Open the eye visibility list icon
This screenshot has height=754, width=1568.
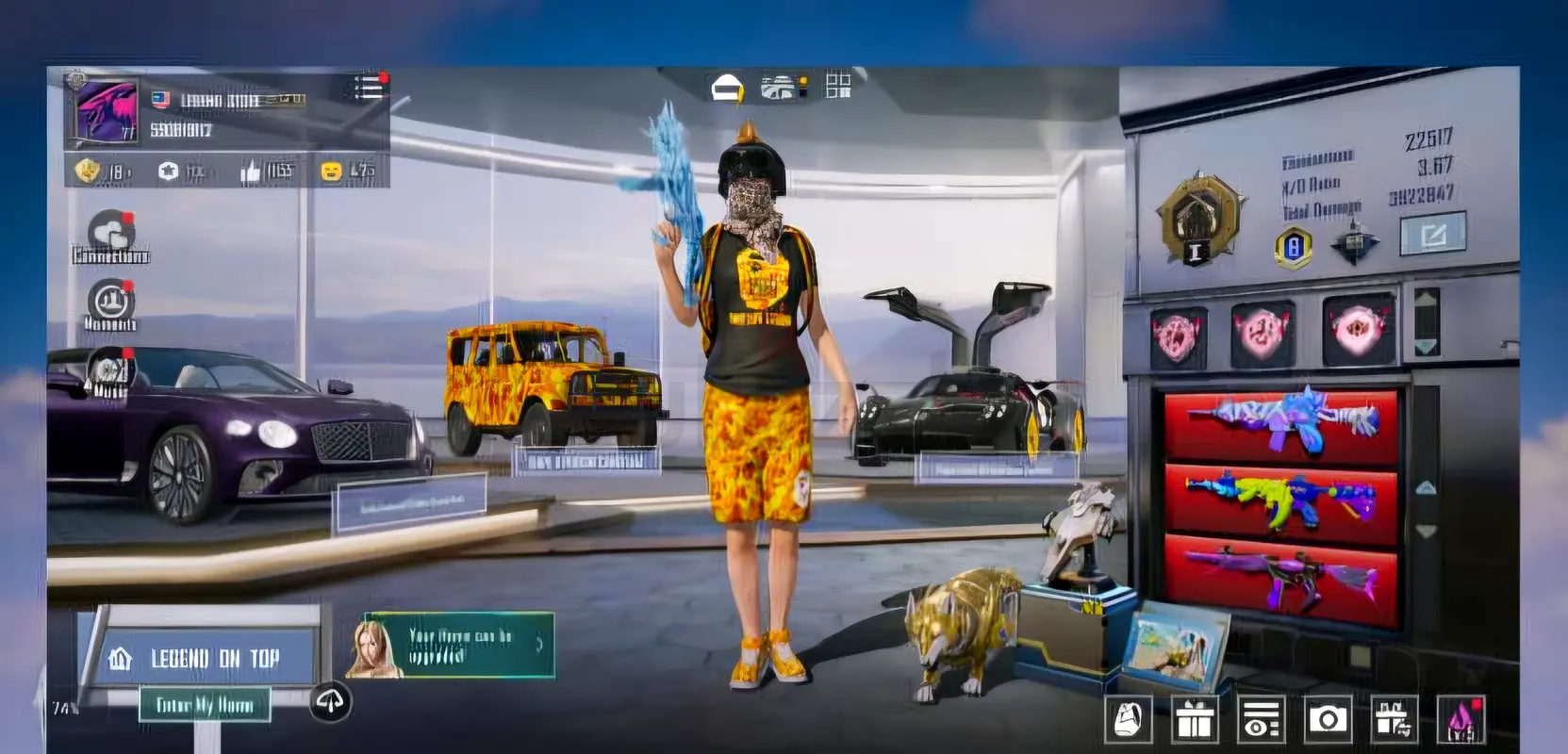(x=1261, y=720)
